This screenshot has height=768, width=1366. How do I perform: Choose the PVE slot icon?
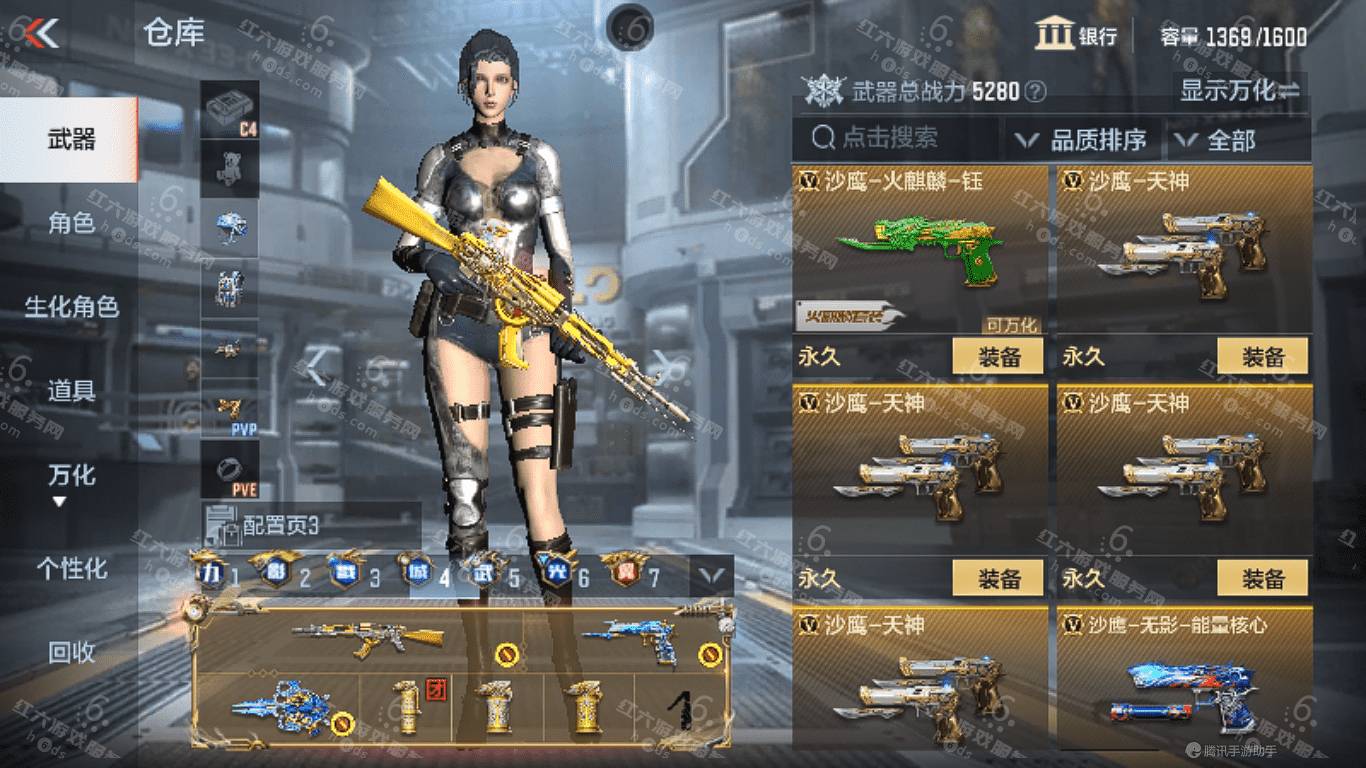pyautogui.click(x=231, y=470)
